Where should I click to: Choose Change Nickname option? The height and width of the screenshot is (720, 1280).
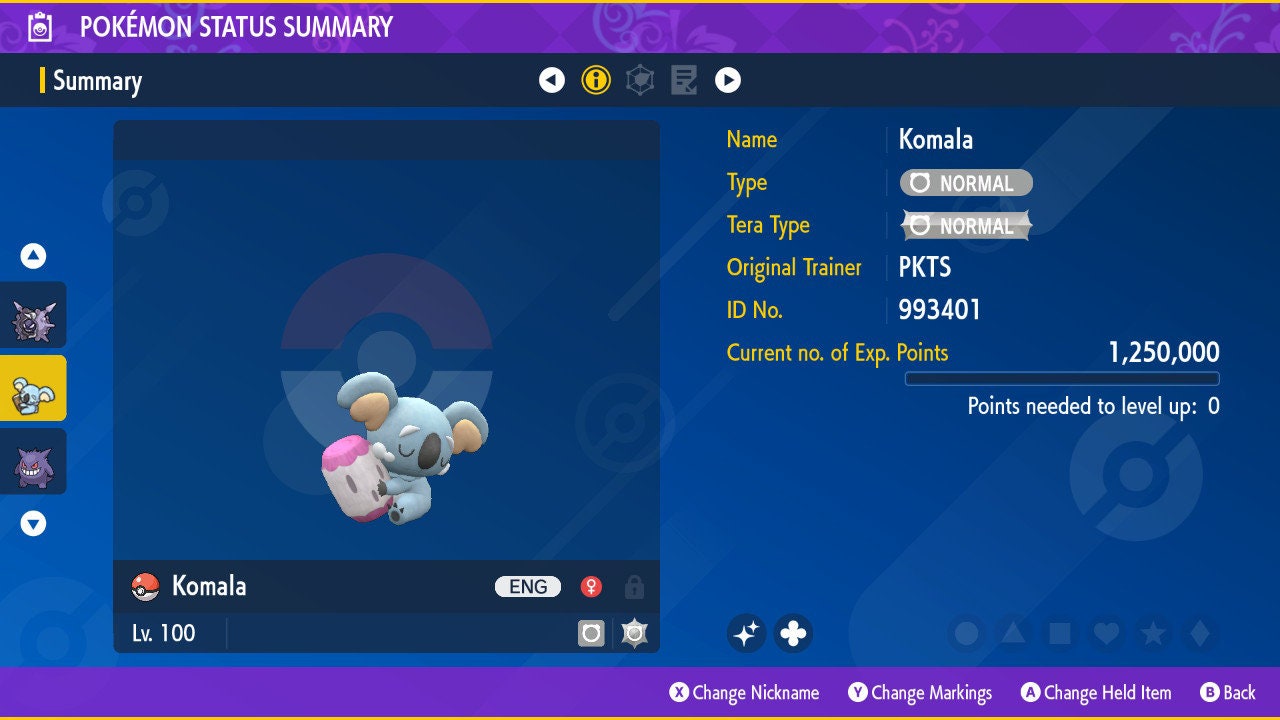tap(745, 692)
